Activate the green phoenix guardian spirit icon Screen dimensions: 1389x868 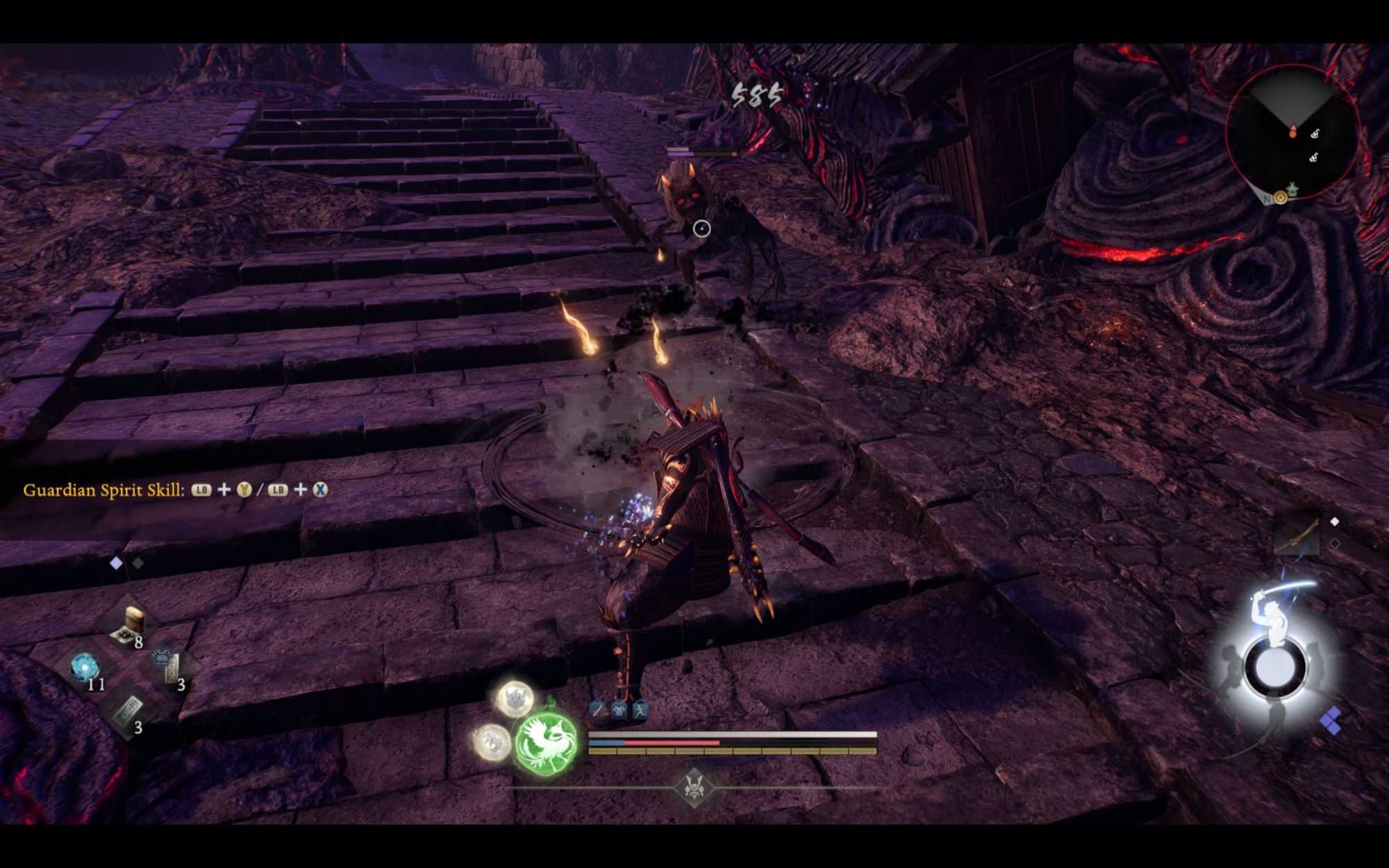pyautogui.click(x=547, y=742)
